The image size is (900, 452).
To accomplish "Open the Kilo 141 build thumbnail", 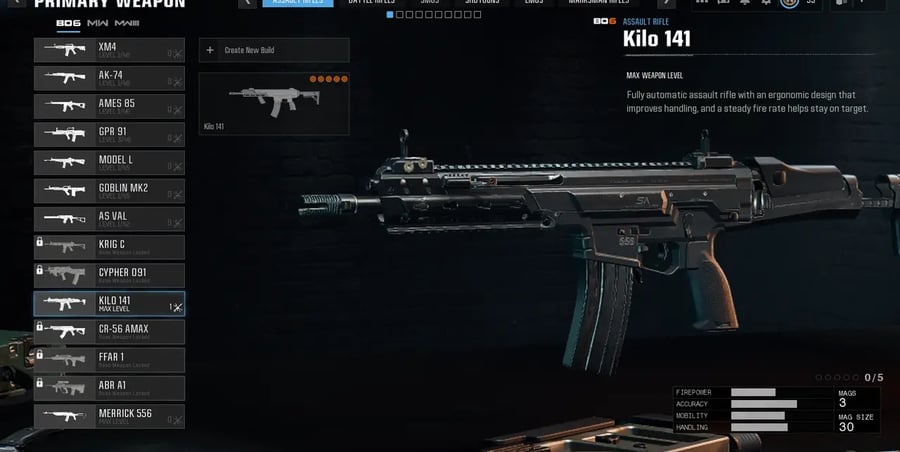I will coord(274,103).
